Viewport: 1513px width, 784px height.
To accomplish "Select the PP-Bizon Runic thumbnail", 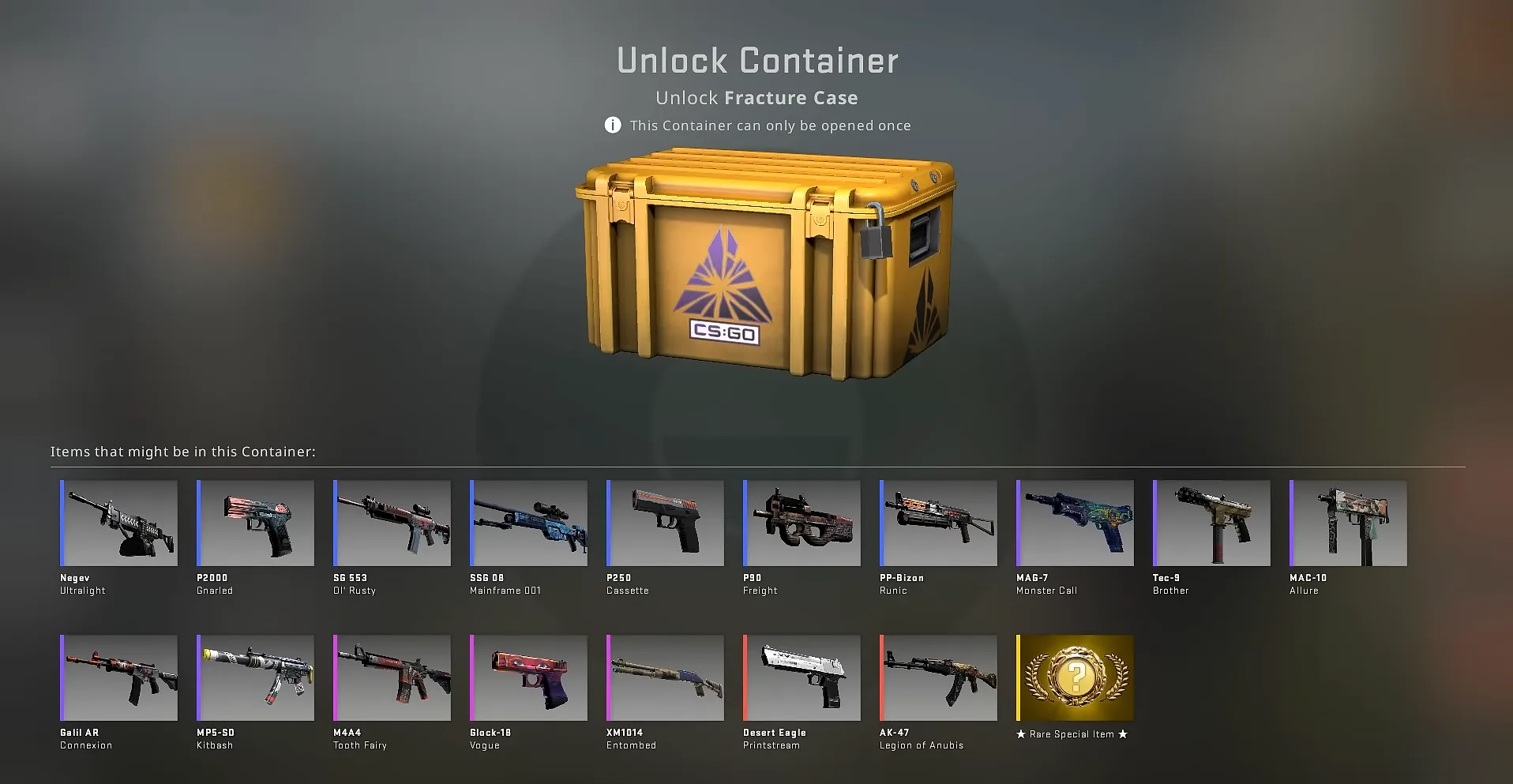I will 937,523.
